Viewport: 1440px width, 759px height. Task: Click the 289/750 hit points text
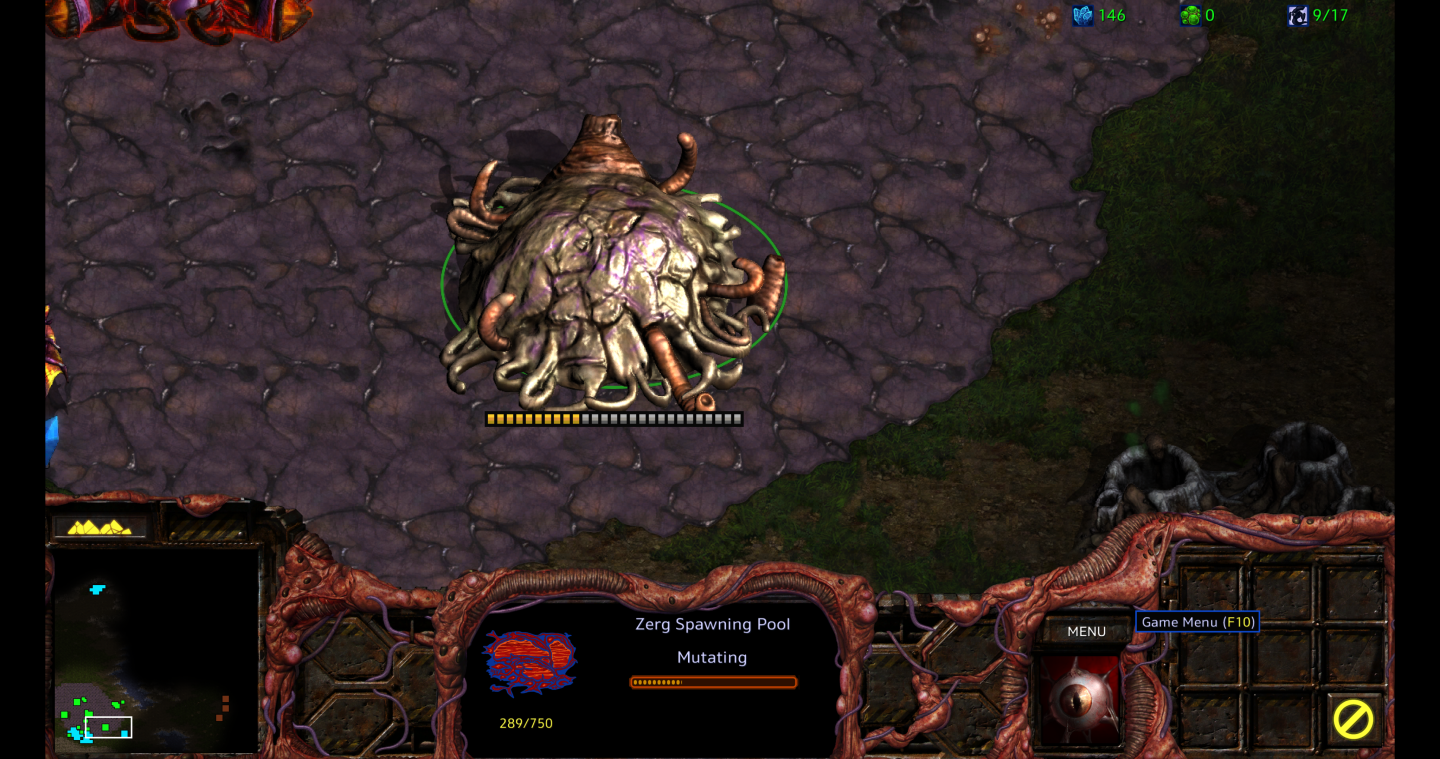525,723
